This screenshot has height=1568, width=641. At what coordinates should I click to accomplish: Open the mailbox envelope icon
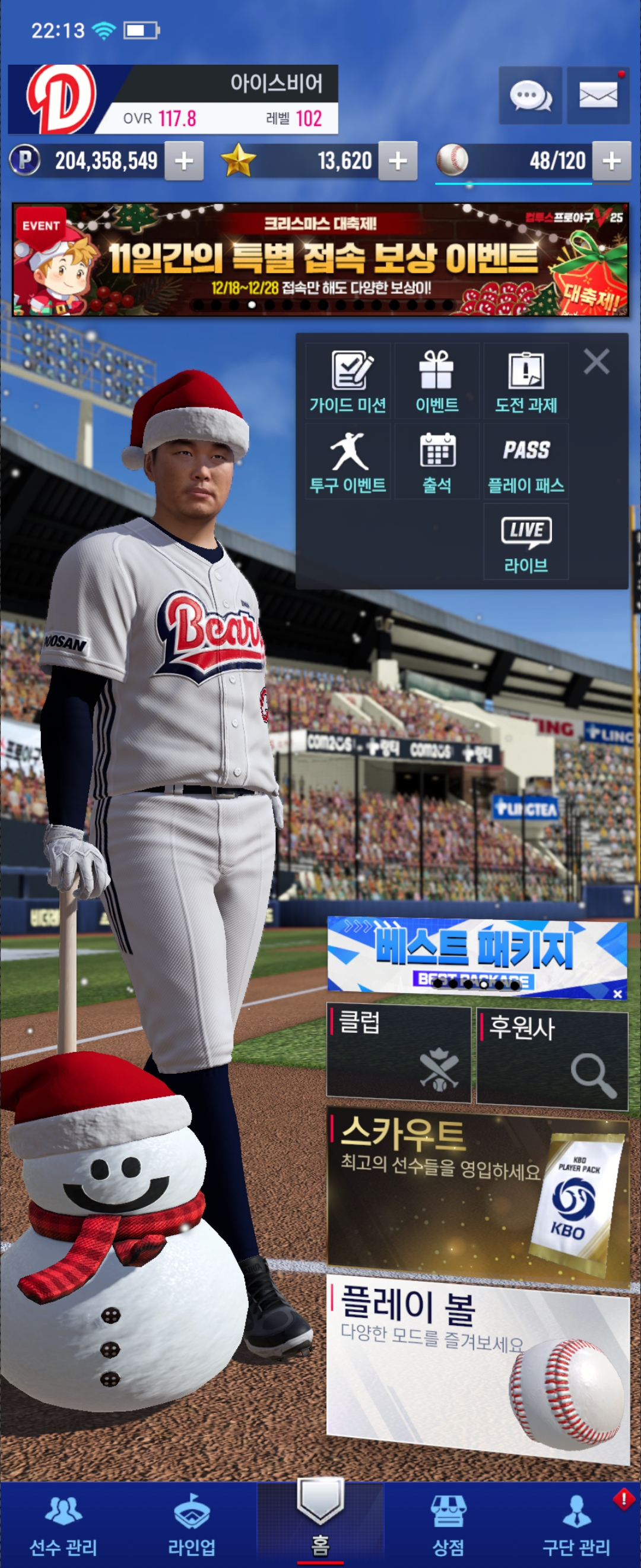pos(598,96)
